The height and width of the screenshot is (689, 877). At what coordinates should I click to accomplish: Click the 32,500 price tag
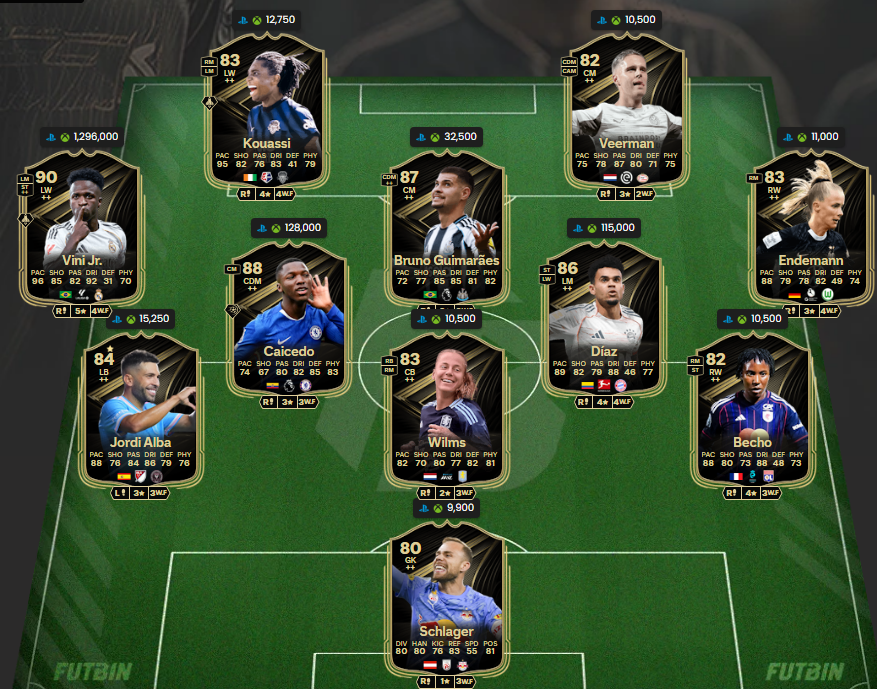(446, 137)
